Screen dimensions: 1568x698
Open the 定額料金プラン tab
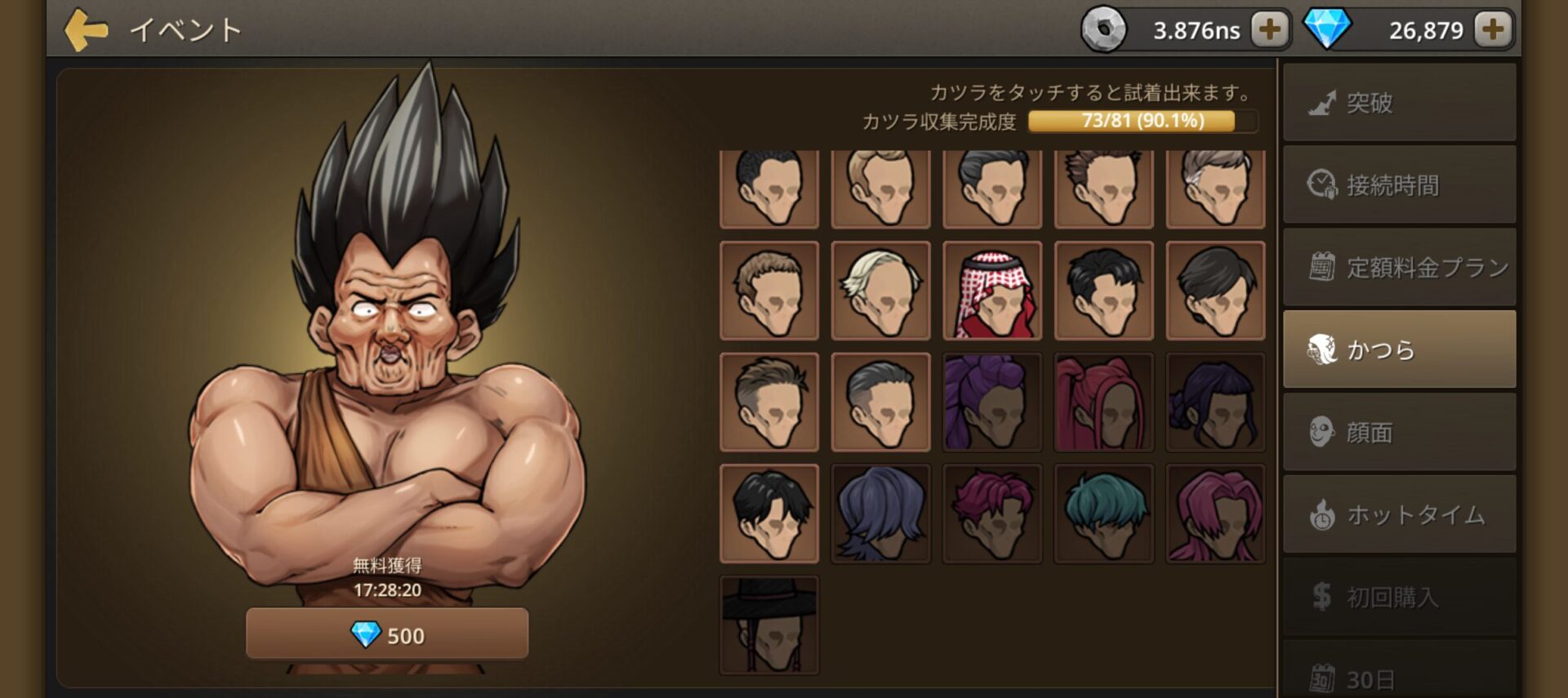click(1399, 267)
